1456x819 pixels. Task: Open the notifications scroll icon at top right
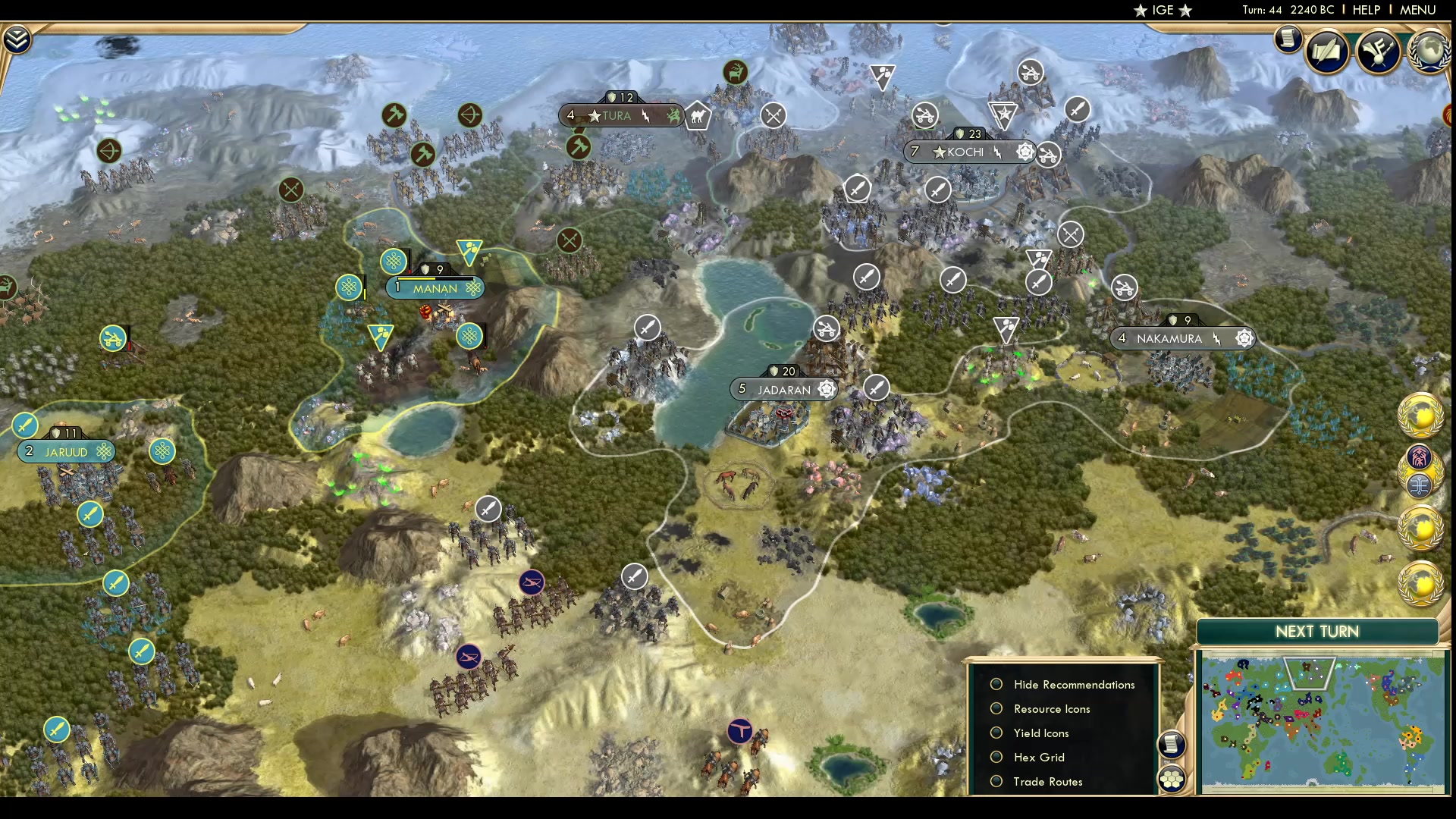(1288, 39)
